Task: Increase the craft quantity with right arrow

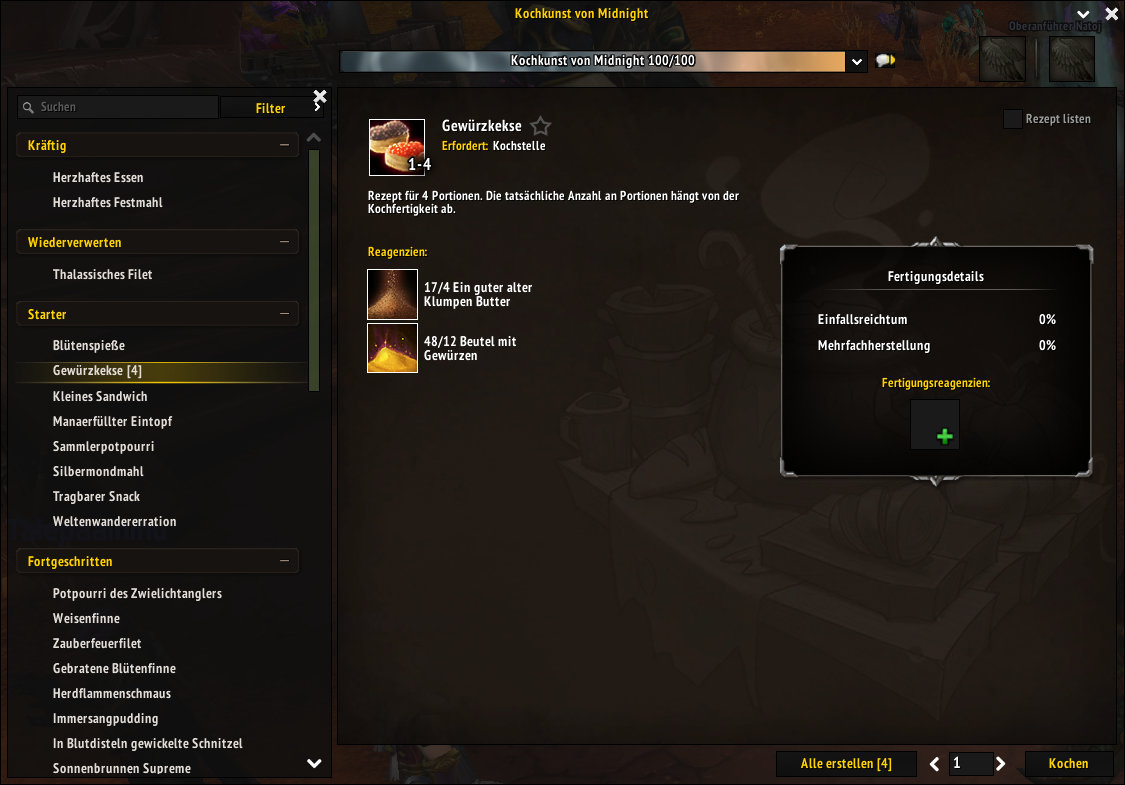Action: (x=1000, y=764)
